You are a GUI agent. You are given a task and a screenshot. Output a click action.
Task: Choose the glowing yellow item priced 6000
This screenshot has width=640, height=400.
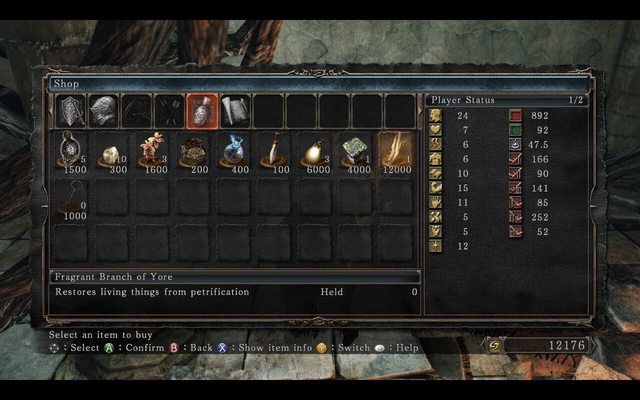[315, 152]
